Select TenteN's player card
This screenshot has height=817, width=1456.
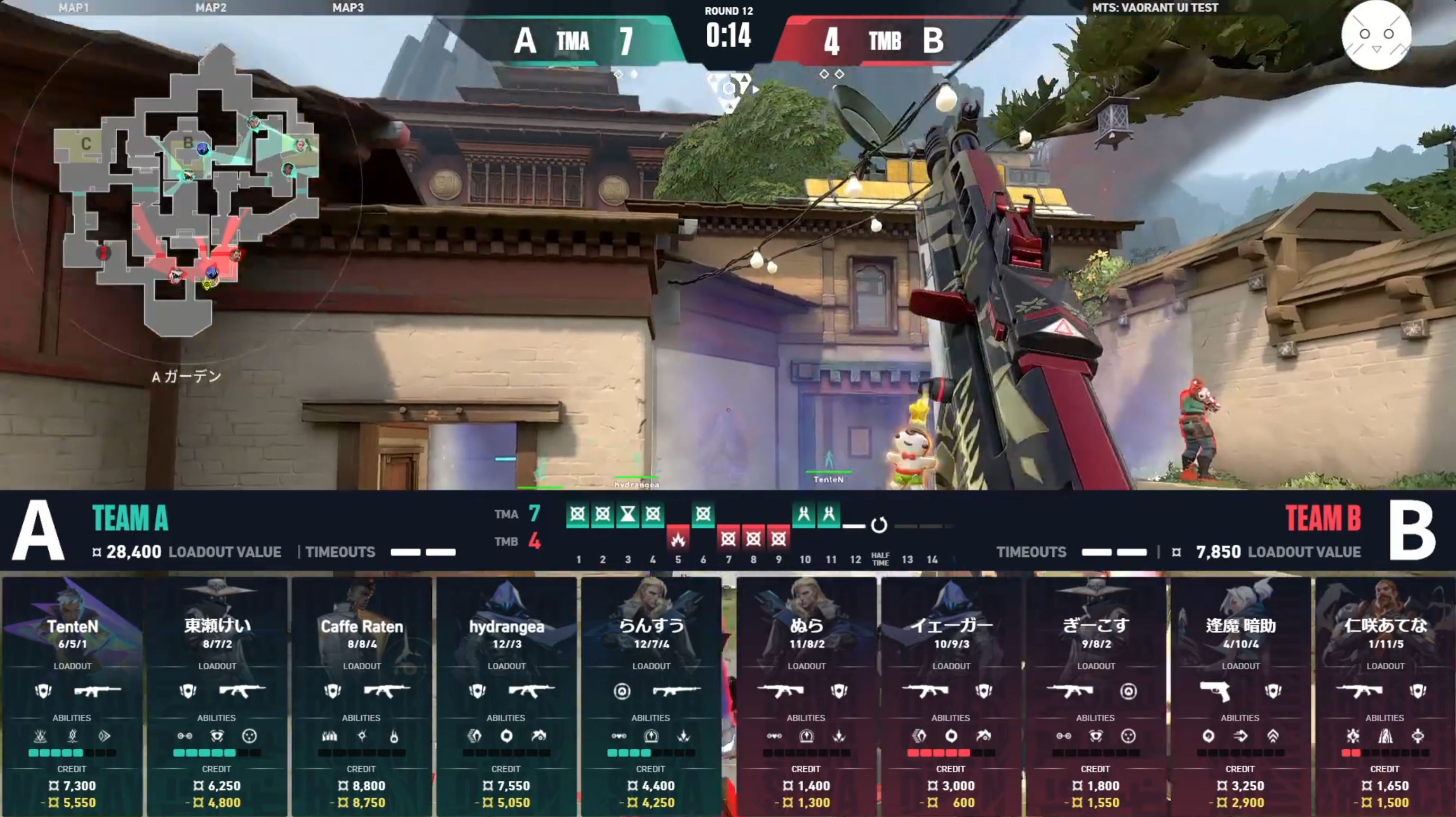[x=73, y=696]
